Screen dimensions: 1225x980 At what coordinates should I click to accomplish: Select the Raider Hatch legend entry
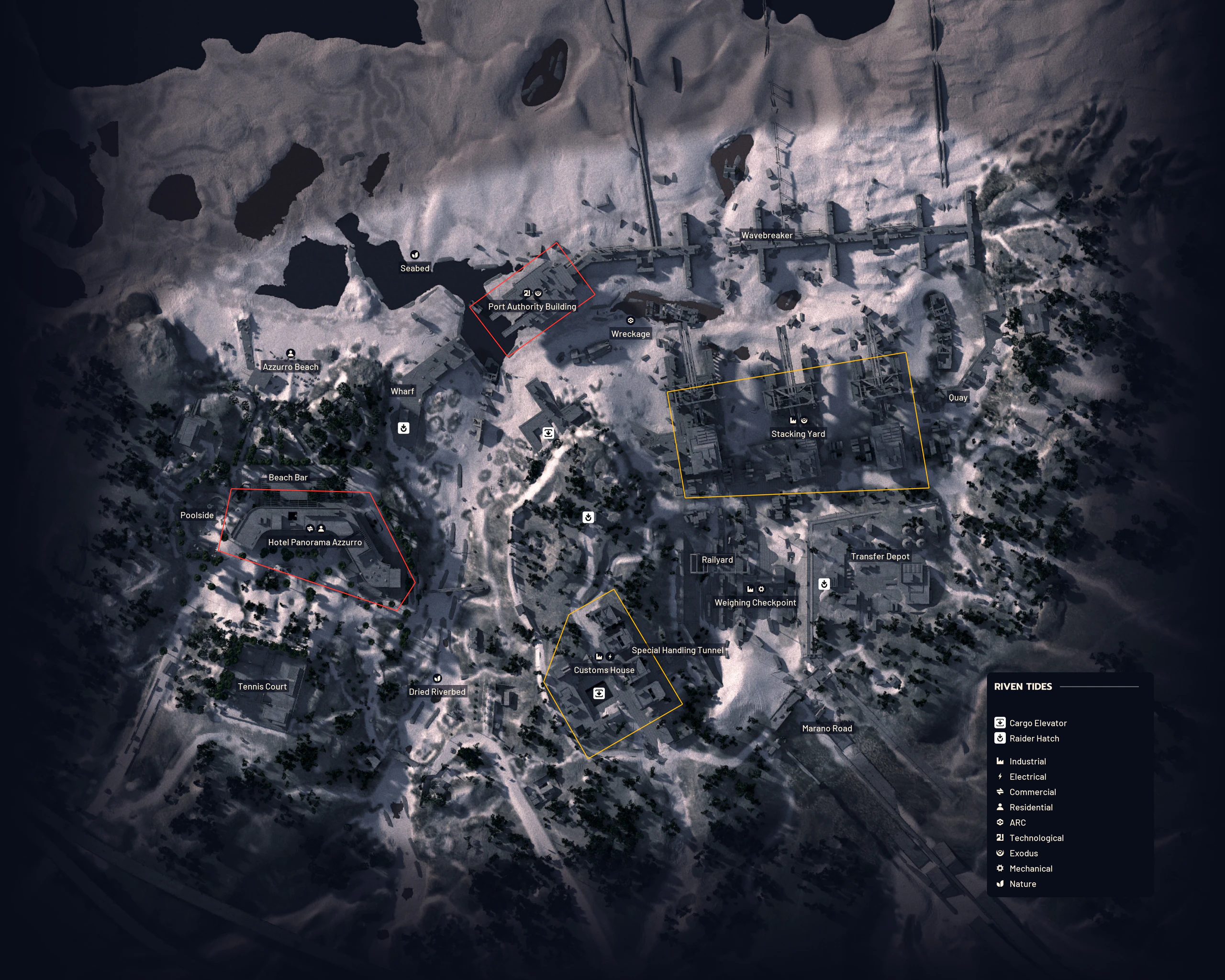[1034, 738]
